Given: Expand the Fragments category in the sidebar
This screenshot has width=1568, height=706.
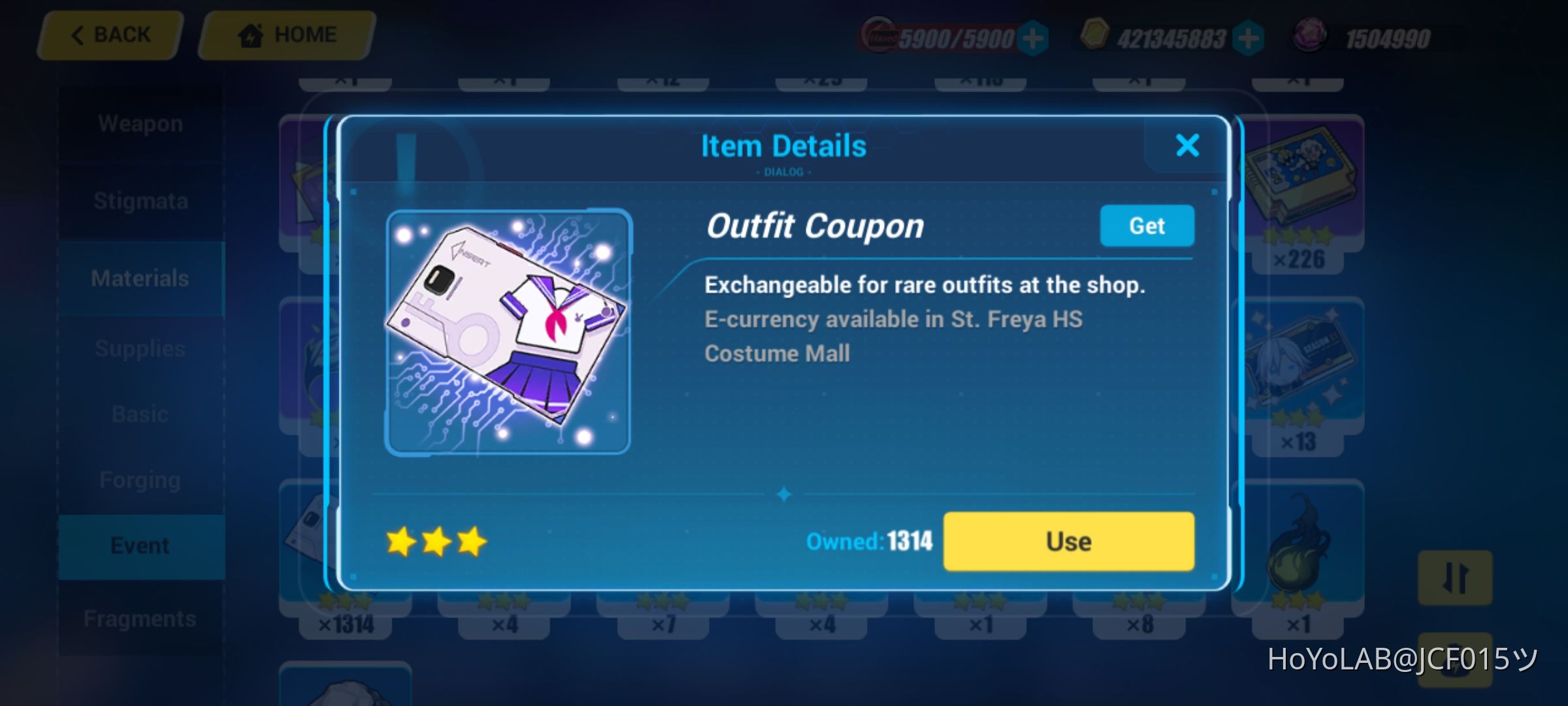Looking at the screenshot, I should pyautogui.click(x=140, y=617).
